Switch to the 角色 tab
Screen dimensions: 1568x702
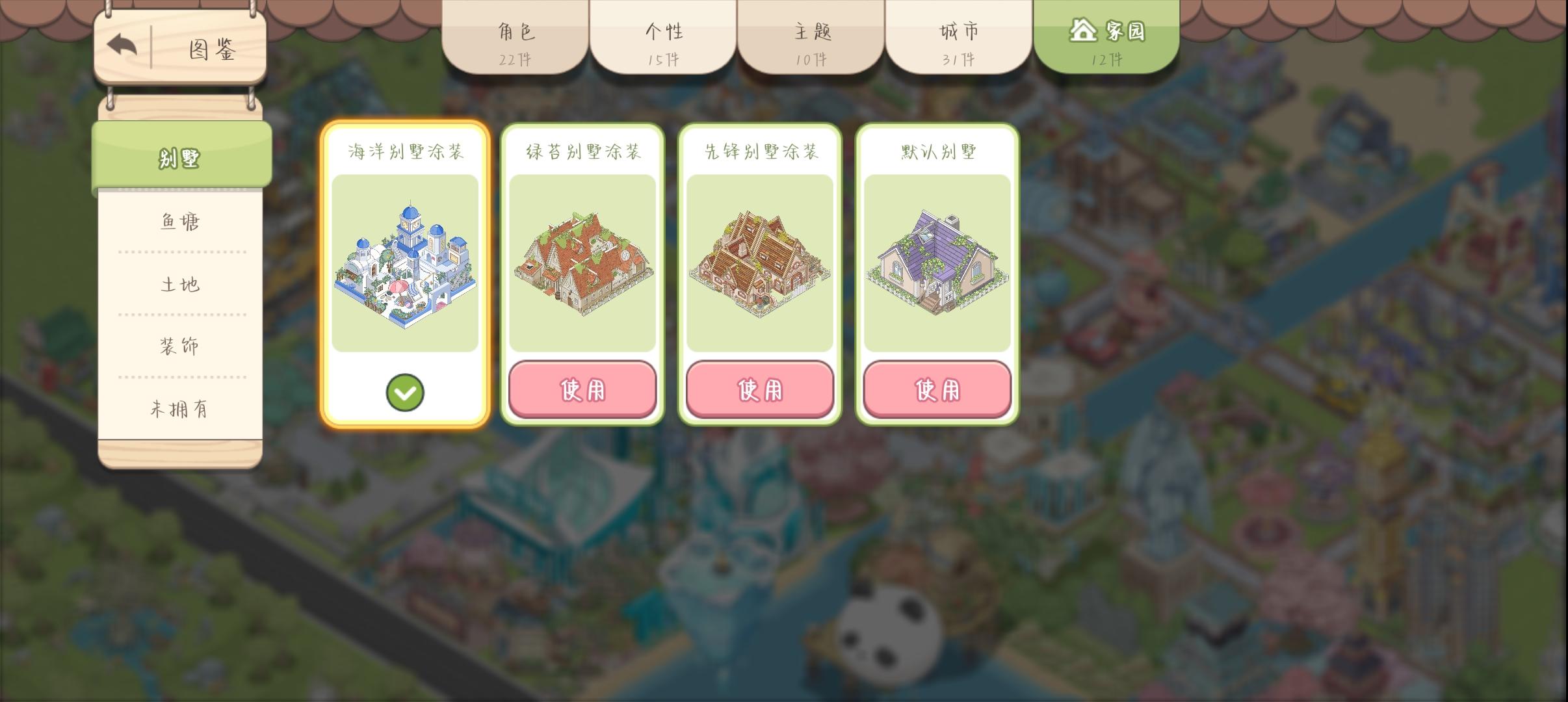517,39
